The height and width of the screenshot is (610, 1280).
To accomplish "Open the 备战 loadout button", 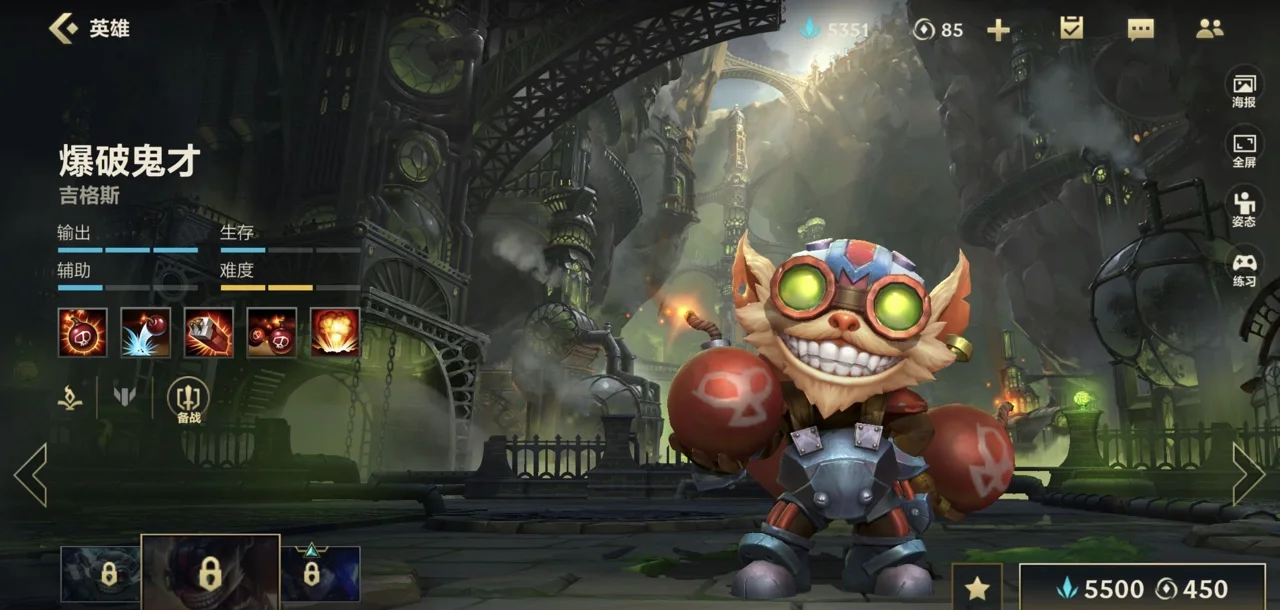I will 188,399.
